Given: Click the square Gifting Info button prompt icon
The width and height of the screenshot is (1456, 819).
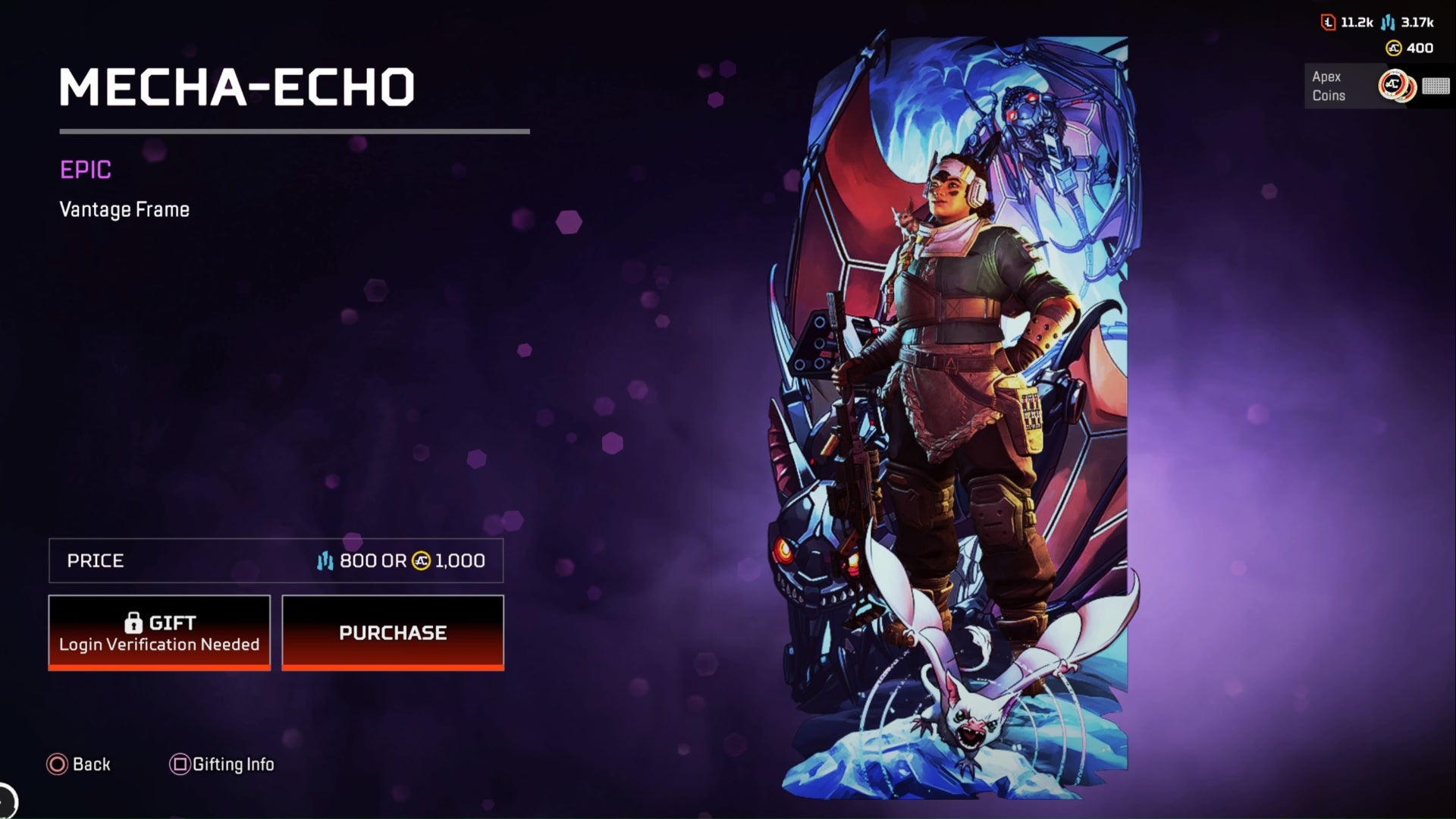Looking at the screenshot, I should coord(179,764).
